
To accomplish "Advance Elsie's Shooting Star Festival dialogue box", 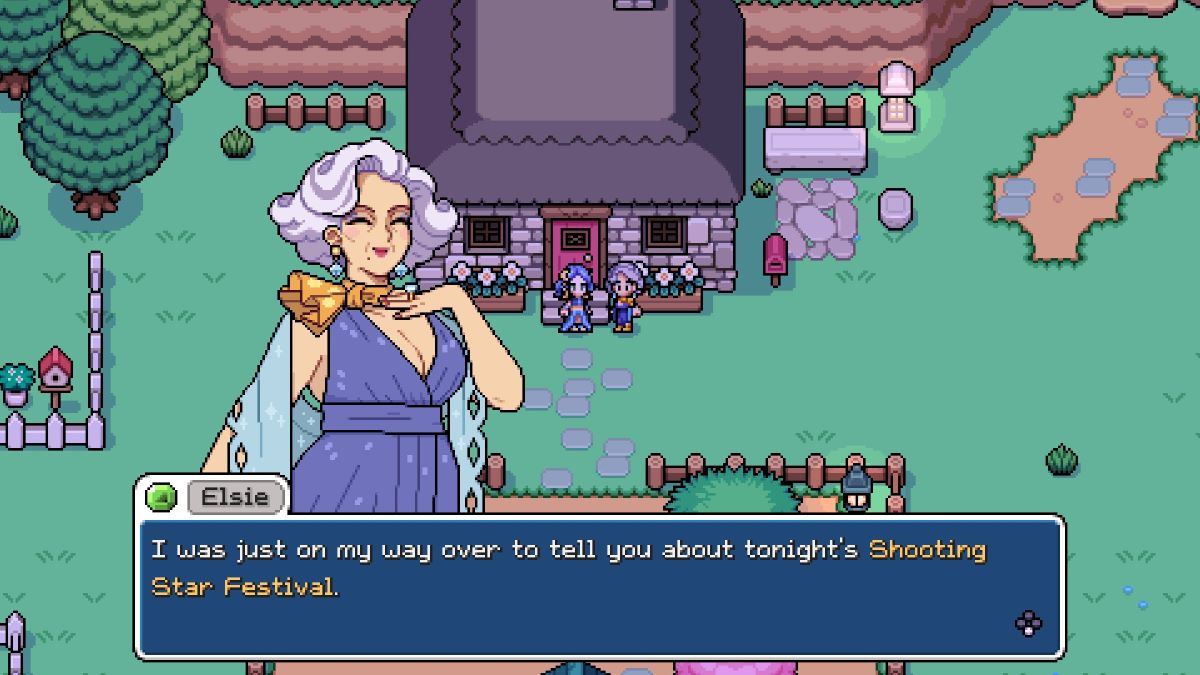I will [x=1028, y=624].
